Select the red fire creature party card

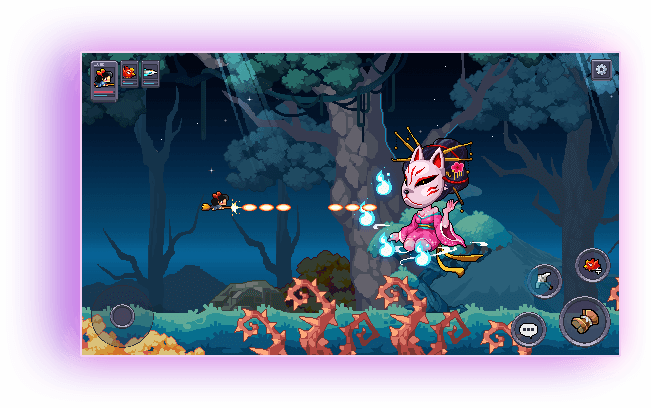[x=130, y=74]
